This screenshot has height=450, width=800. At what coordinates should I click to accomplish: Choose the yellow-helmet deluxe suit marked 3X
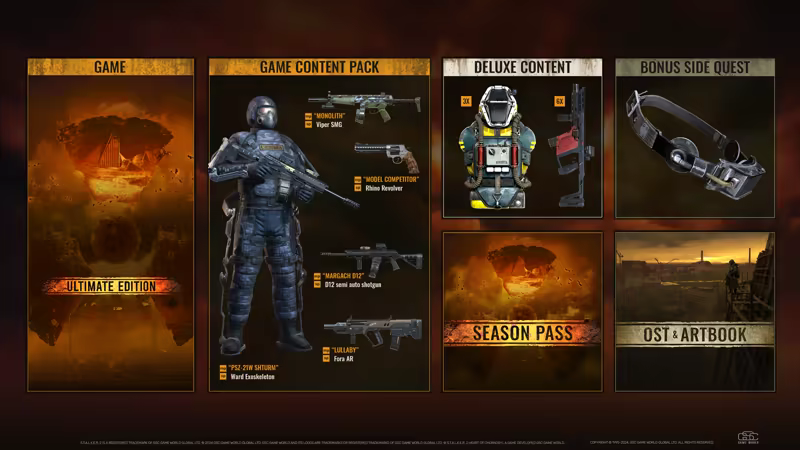pyautogui.click(x=493, y=145)
